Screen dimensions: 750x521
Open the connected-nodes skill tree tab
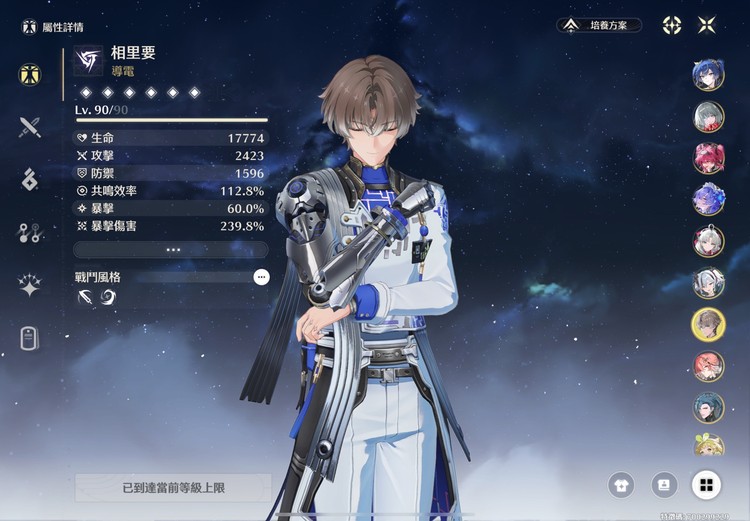pyautogui.click(x=30, y=233)
